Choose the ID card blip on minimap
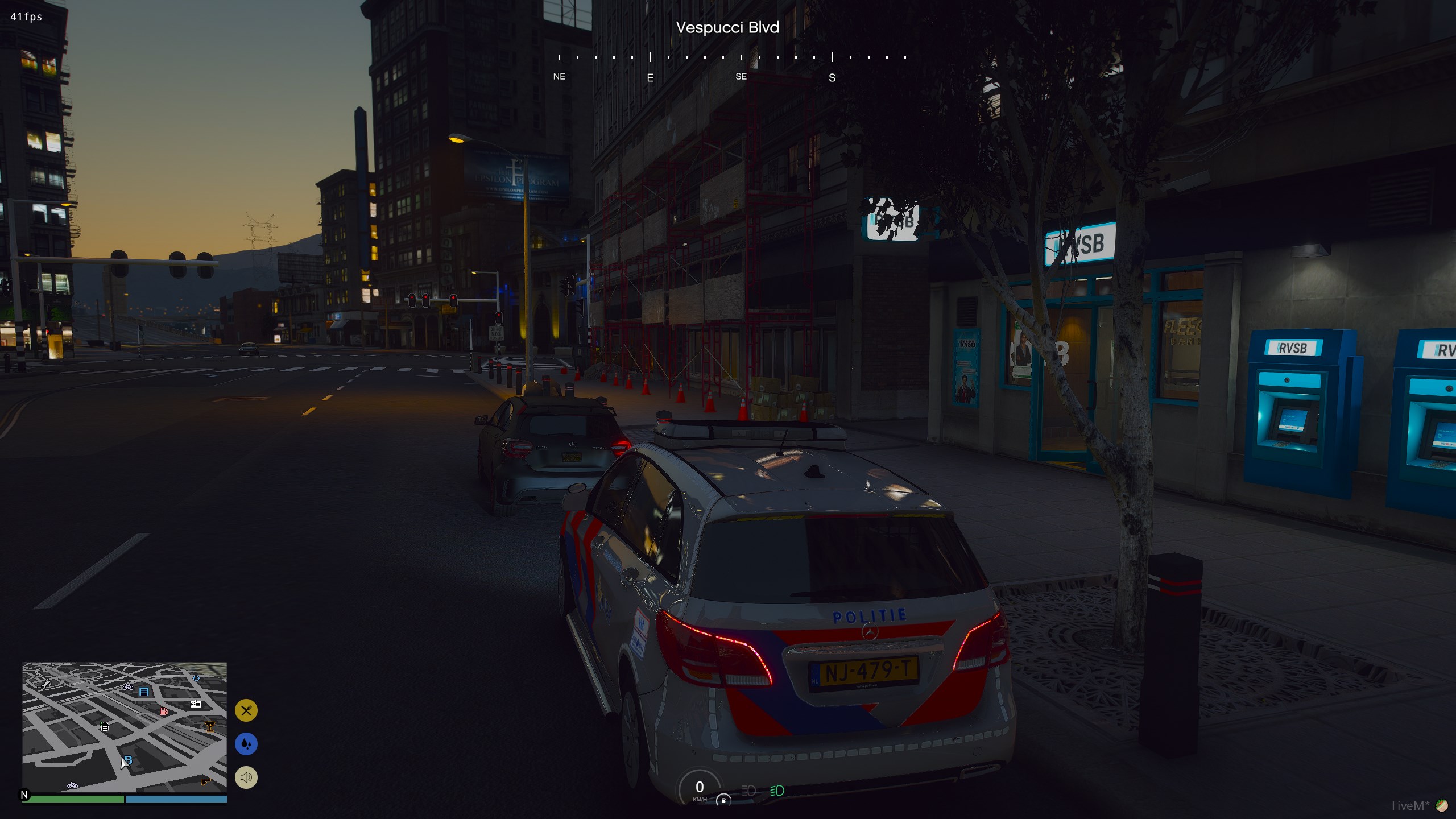This screenshot has height=819, width=1456. (x=196, y=704)
